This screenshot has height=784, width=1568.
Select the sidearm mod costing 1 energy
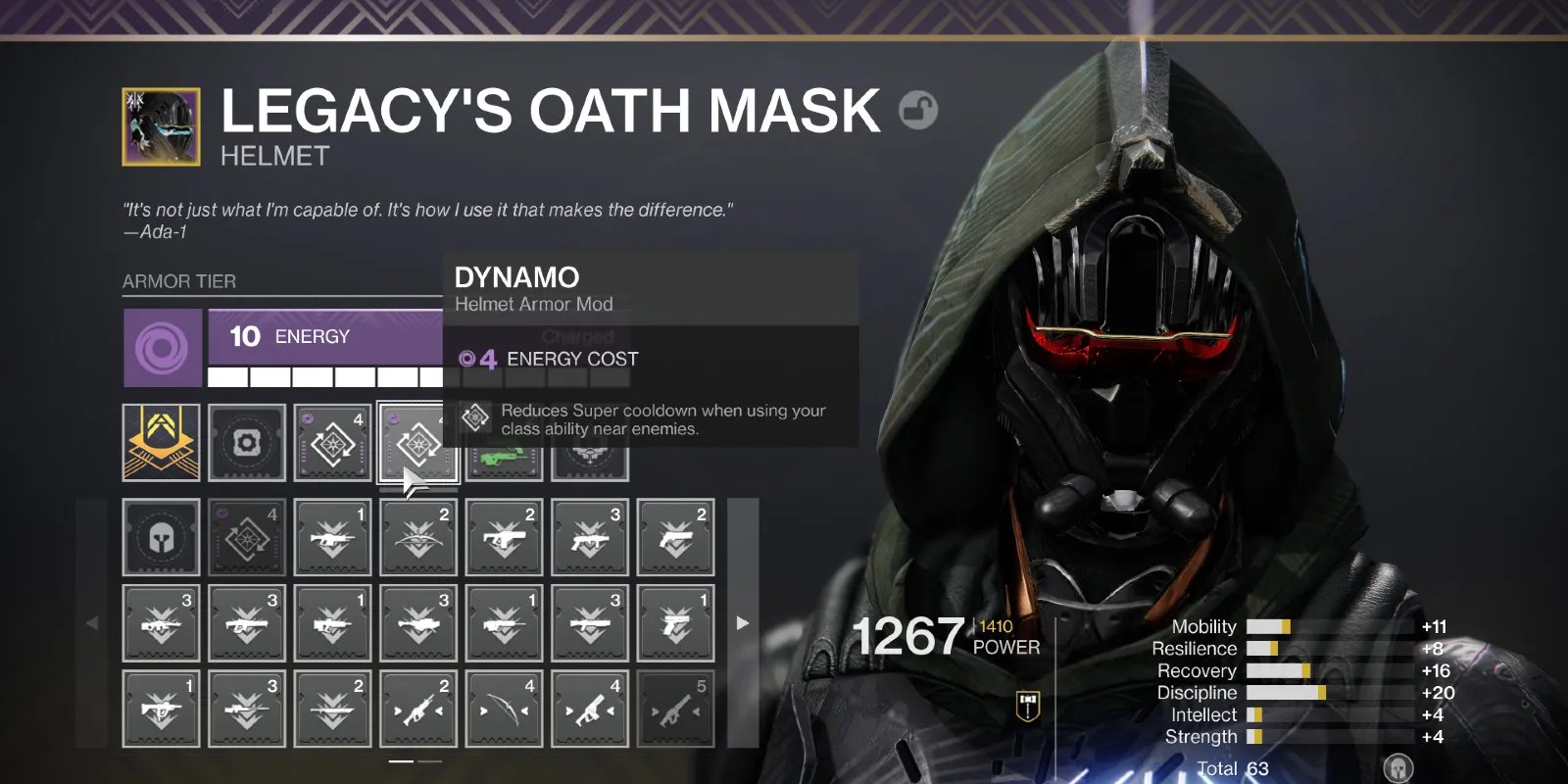click(674, 622)
